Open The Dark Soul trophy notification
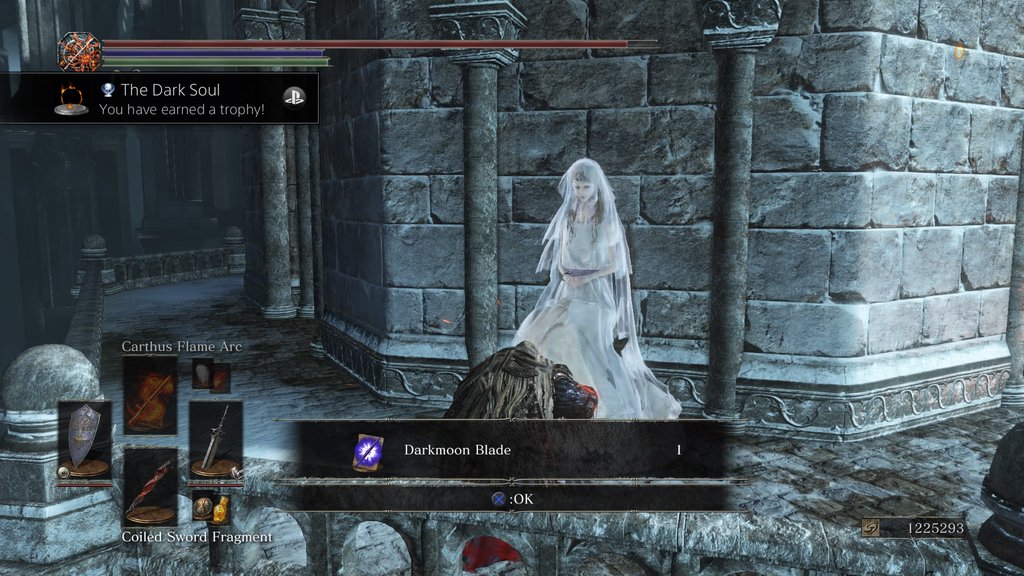The height and width of the screenshot is (576, 1024). (160, 98)
